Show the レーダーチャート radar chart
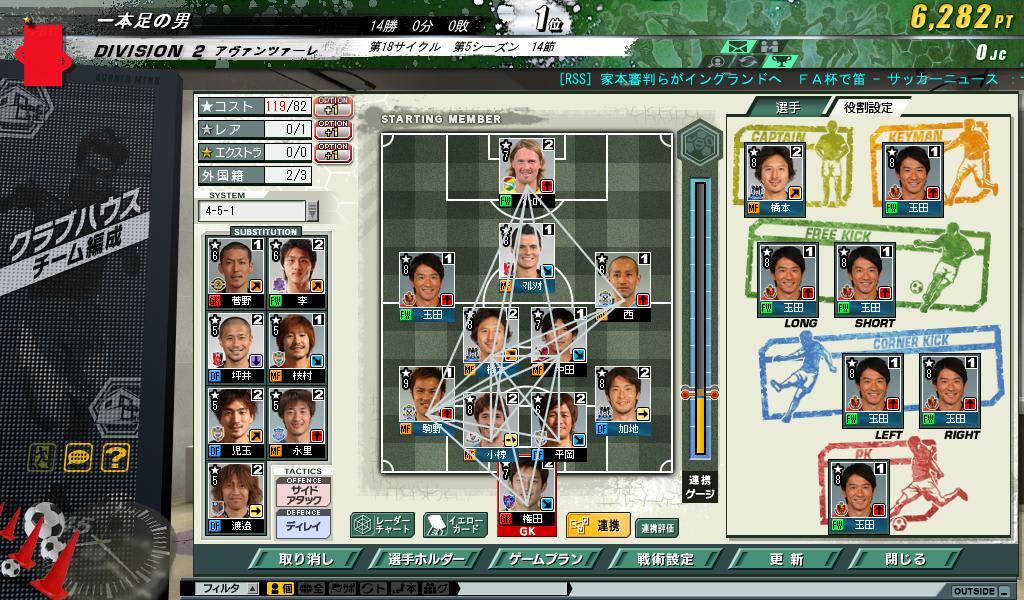 click(x=381, y=525)
